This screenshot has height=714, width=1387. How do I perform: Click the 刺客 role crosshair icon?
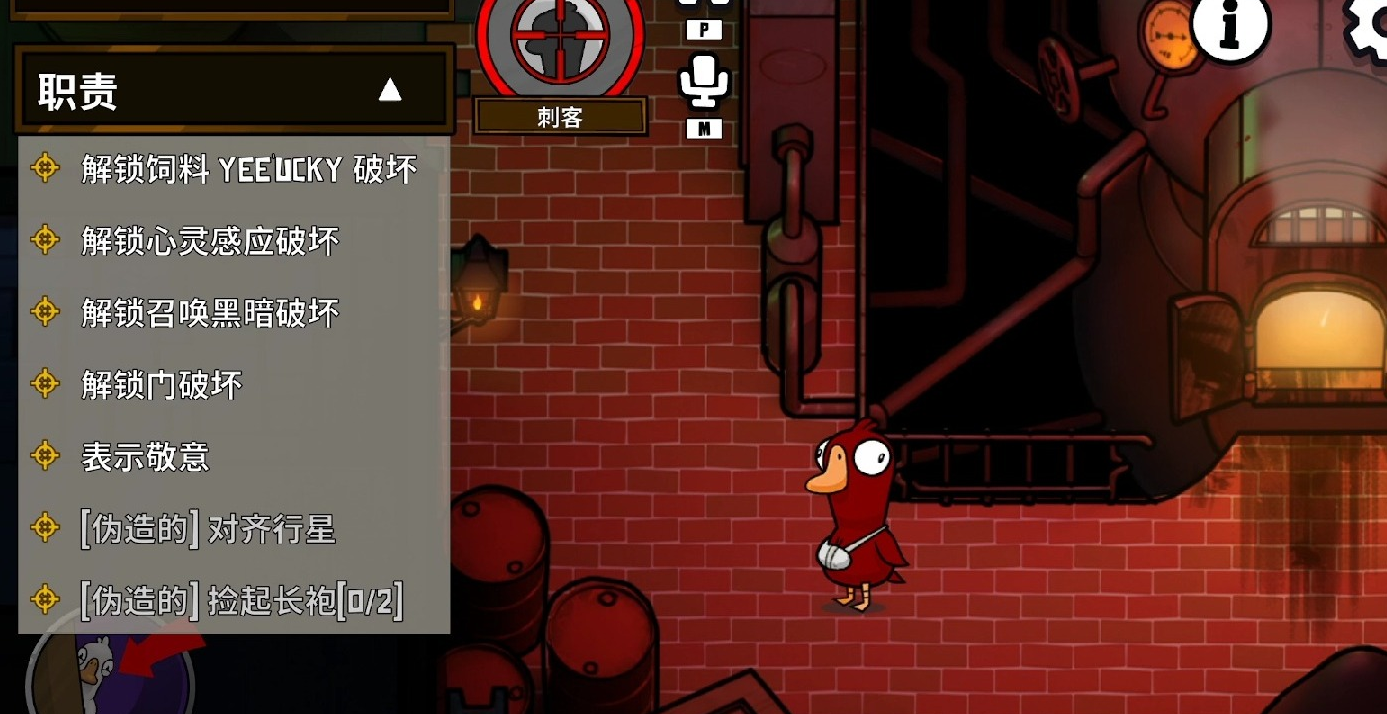[559, 40]
